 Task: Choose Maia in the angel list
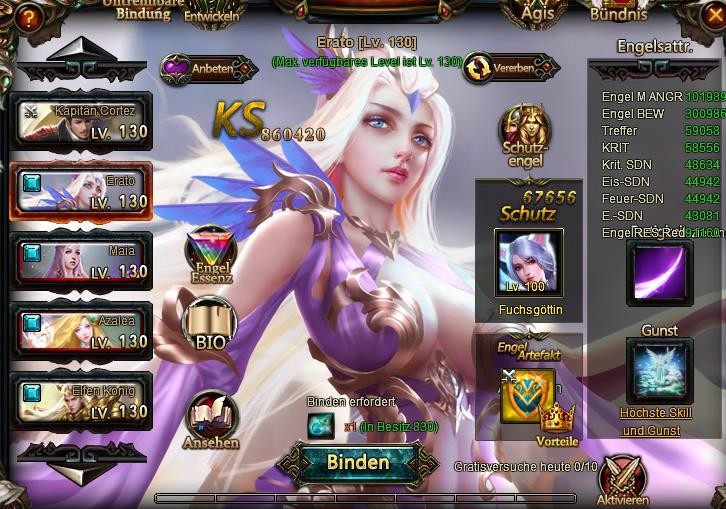81,261
